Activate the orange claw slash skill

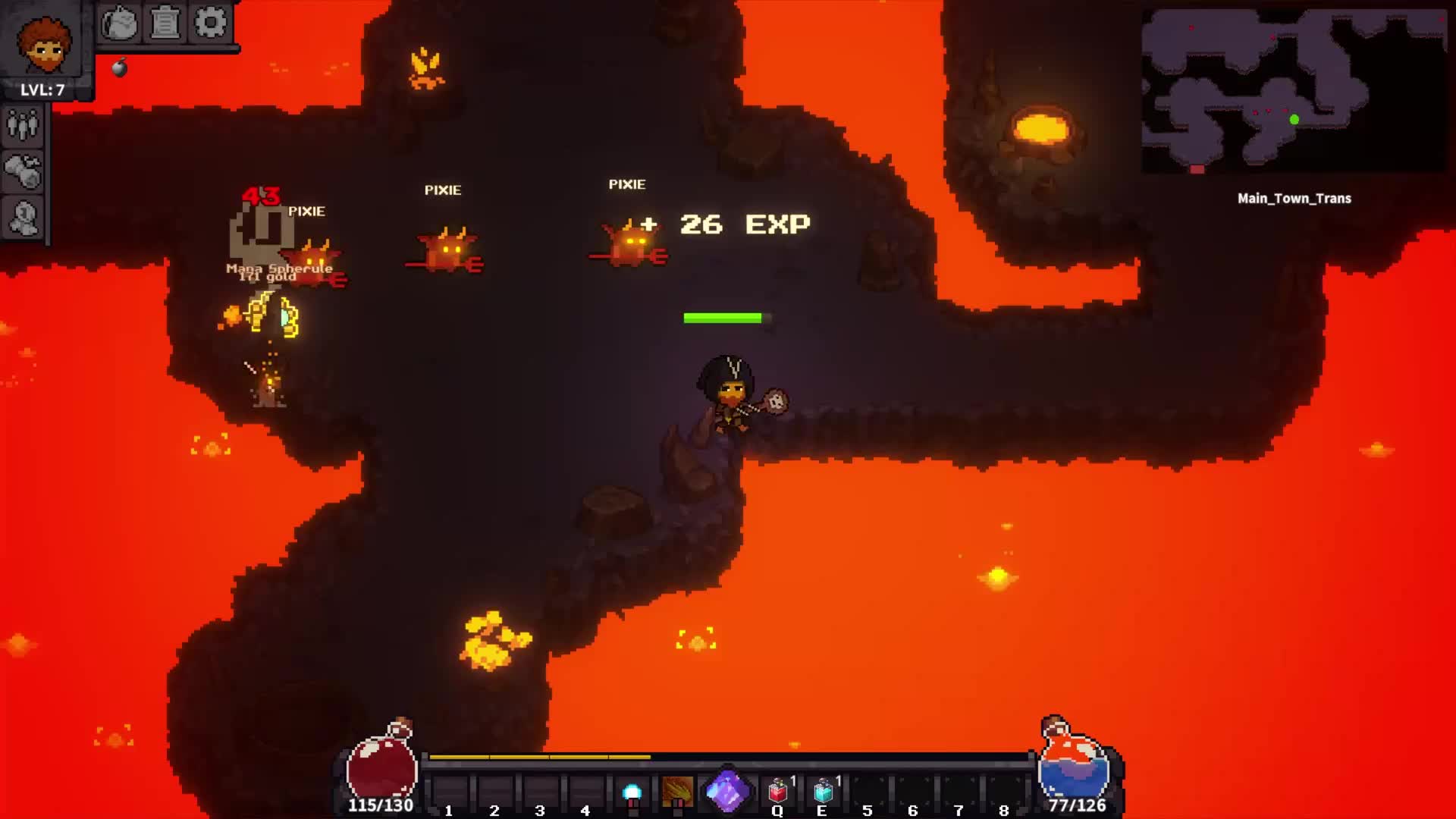click(x=677, y=792)
